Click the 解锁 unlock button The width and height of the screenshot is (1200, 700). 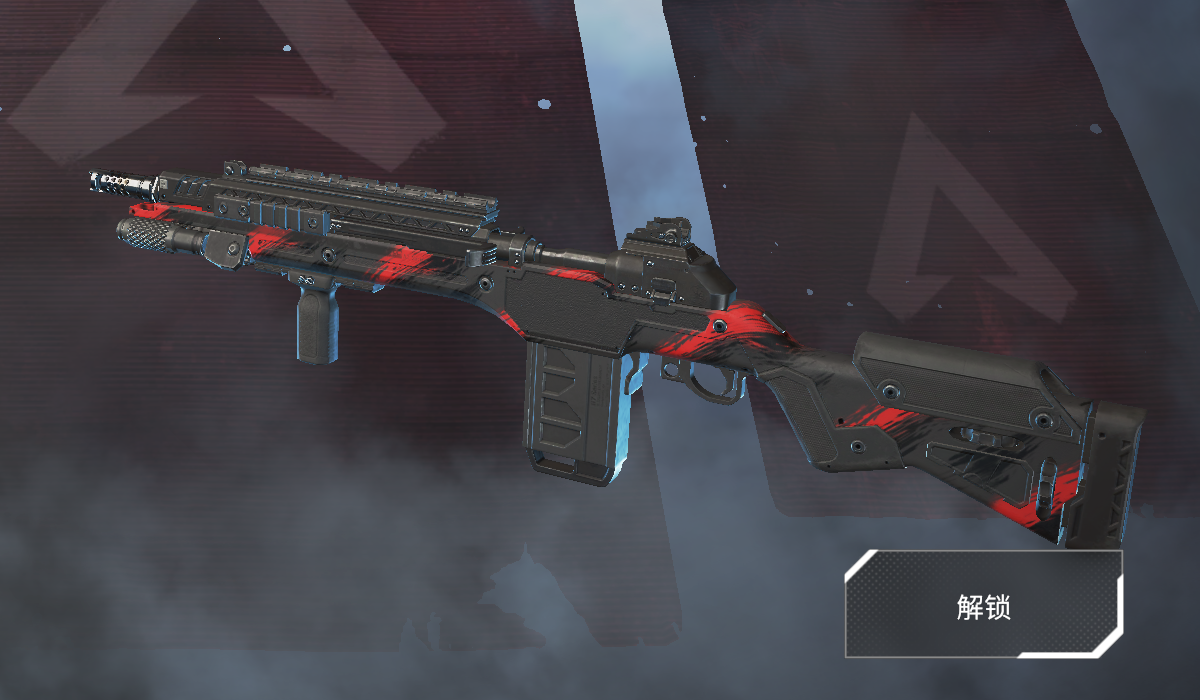pyautogui.click(x=983, y=604)
